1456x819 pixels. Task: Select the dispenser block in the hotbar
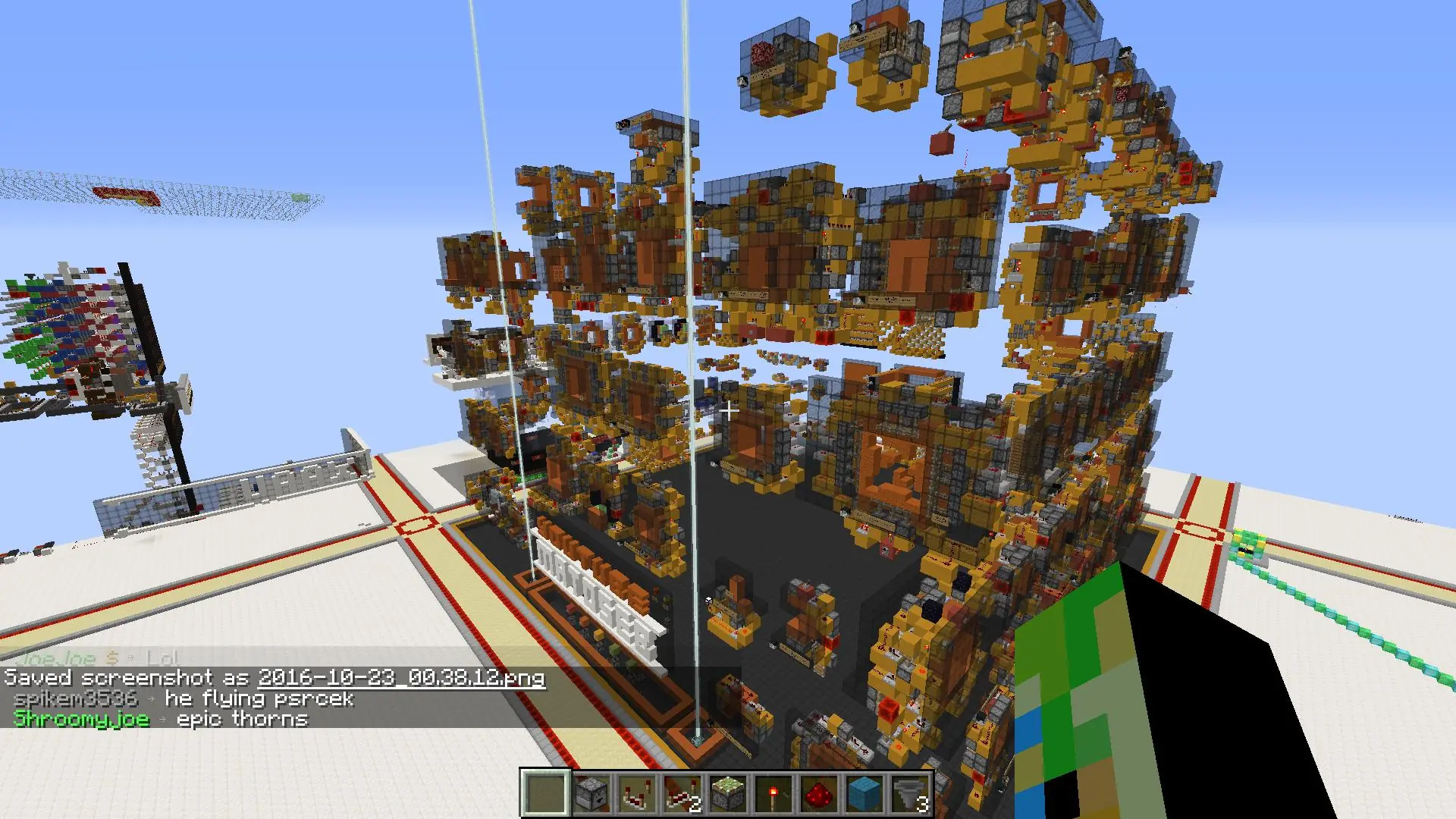pyautogui.click(x=591, y=793)
